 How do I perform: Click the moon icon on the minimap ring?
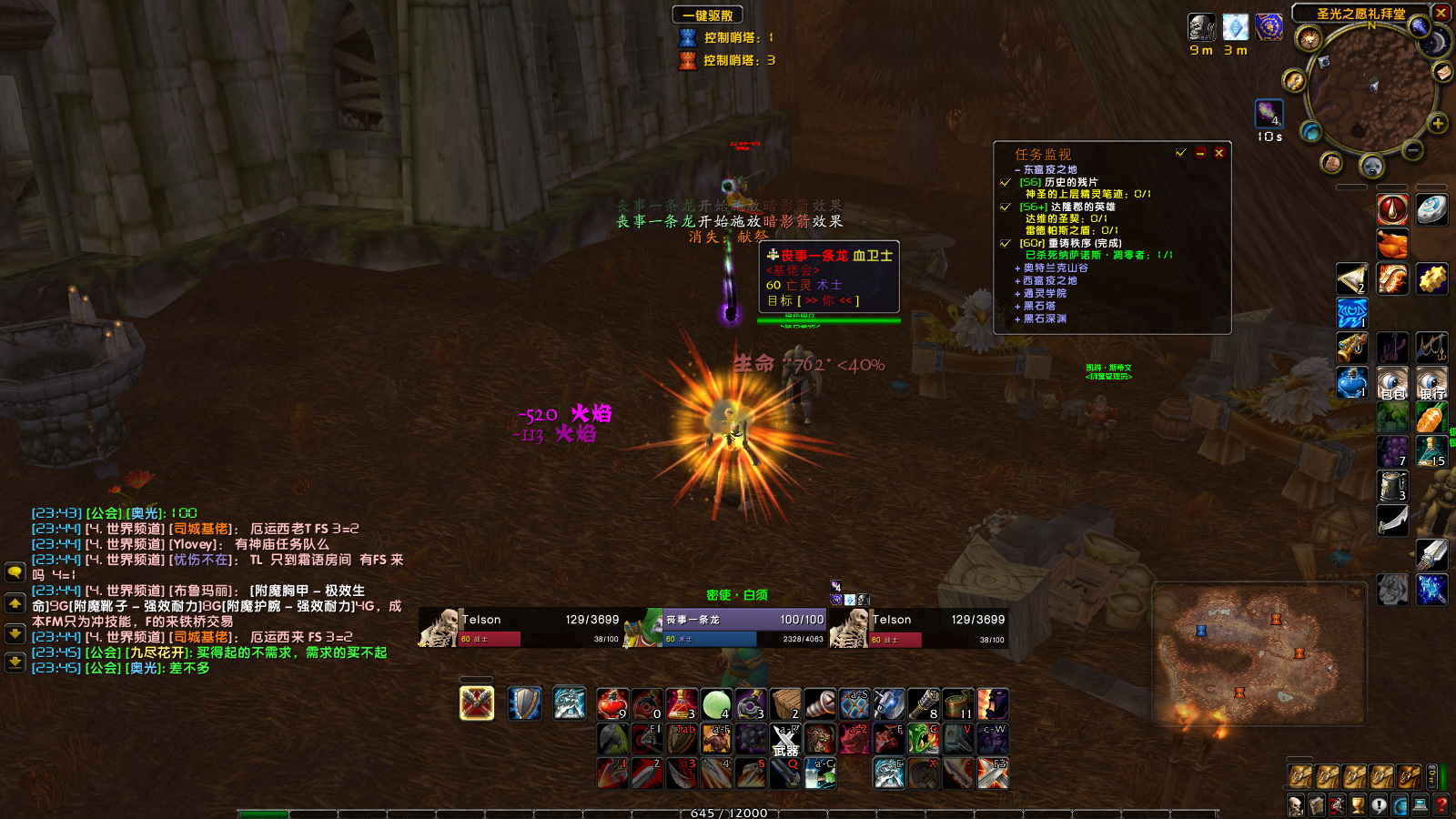[x=1435, y=42]
